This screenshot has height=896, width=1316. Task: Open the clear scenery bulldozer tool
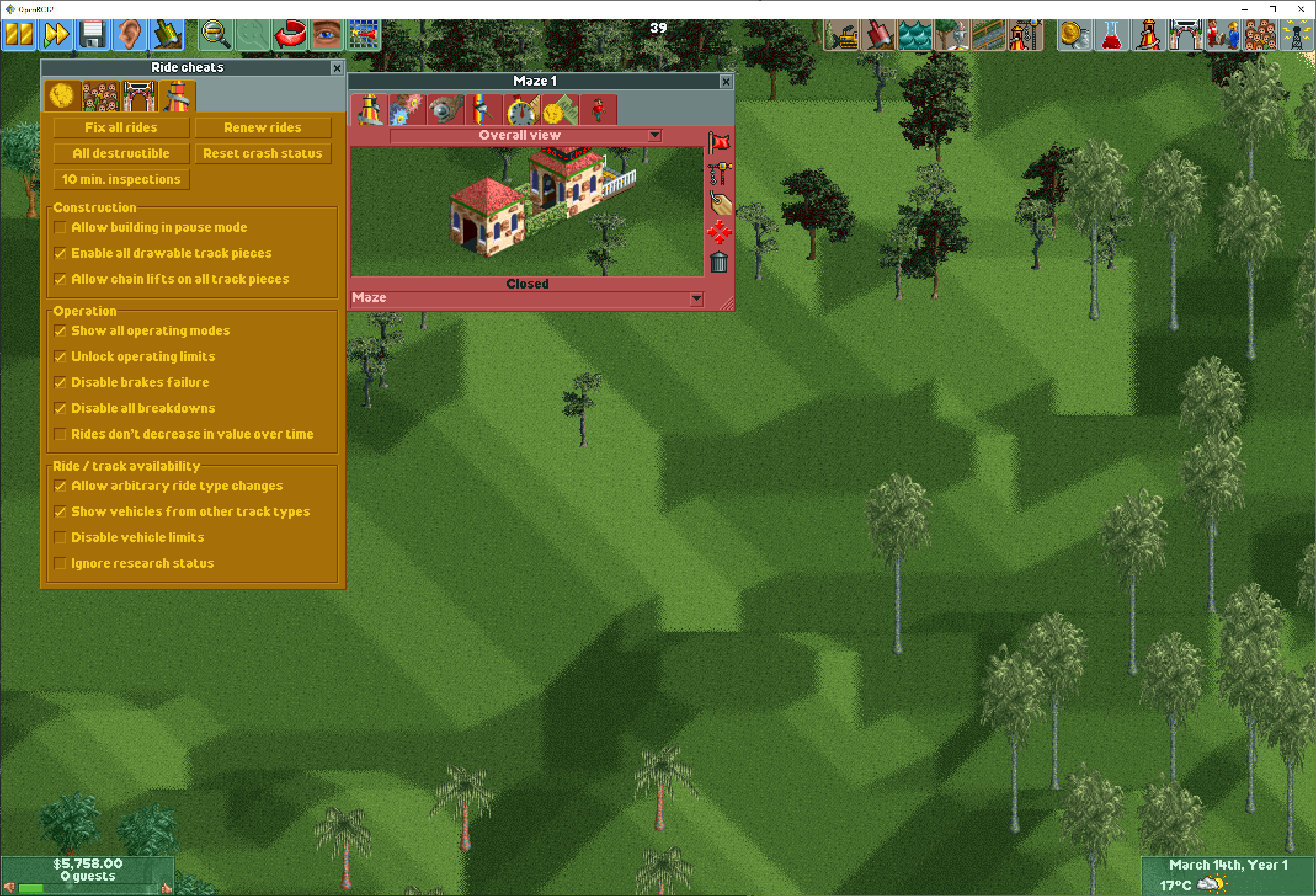coord(842,35)
